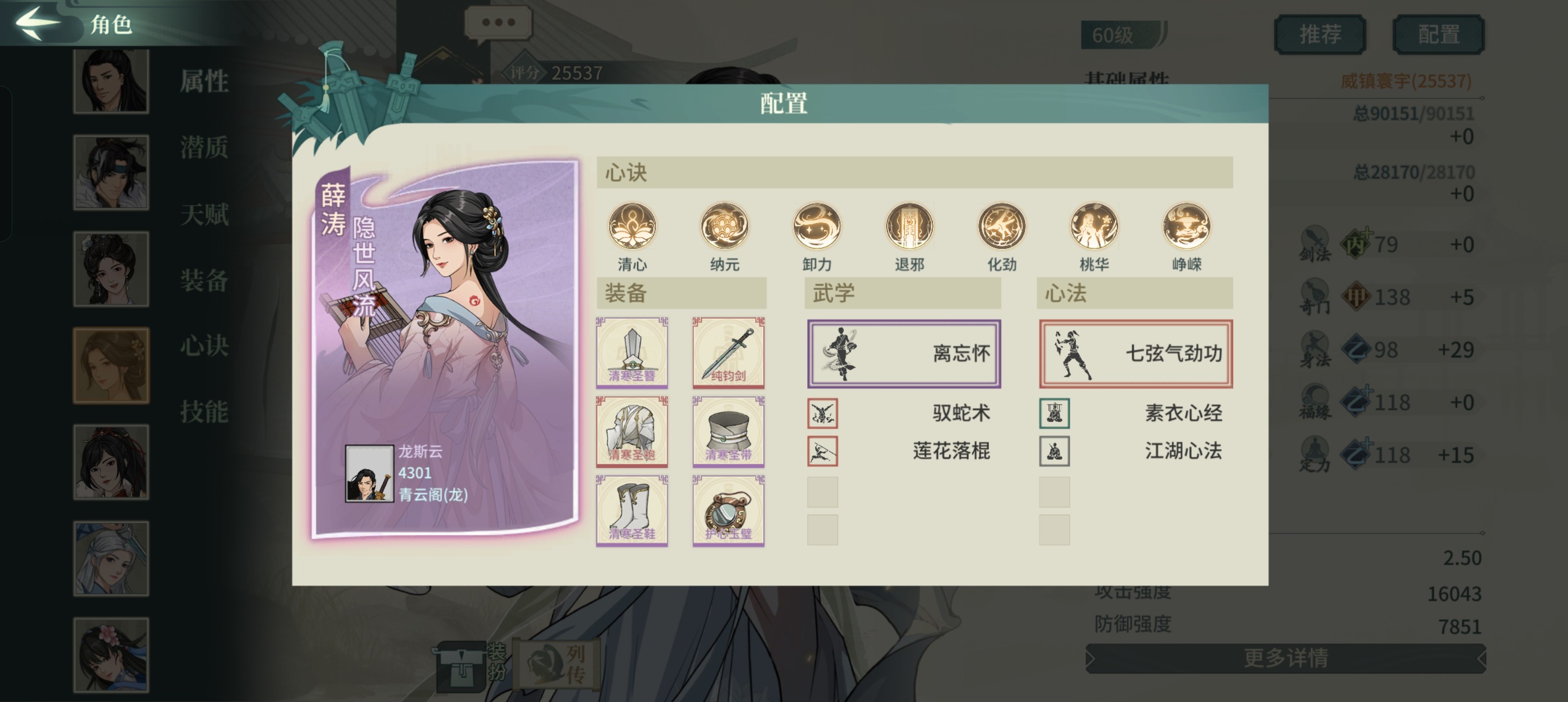The width and height of the screenshot is (1568, 702).
Task: Select the 七弦气劲功 inner method entry
Action: (x=1135, y=354)
